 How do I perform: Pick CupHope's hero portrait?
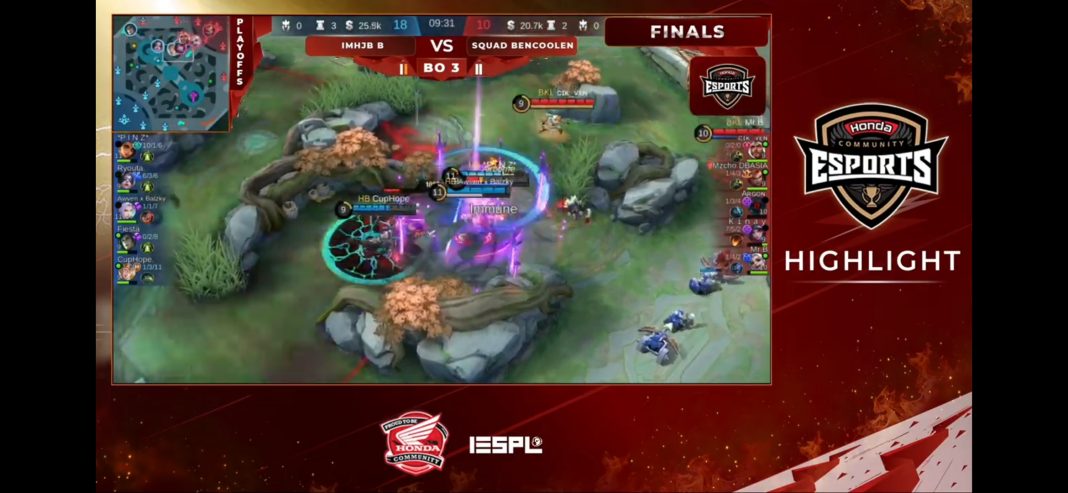[x=127, y=272]
